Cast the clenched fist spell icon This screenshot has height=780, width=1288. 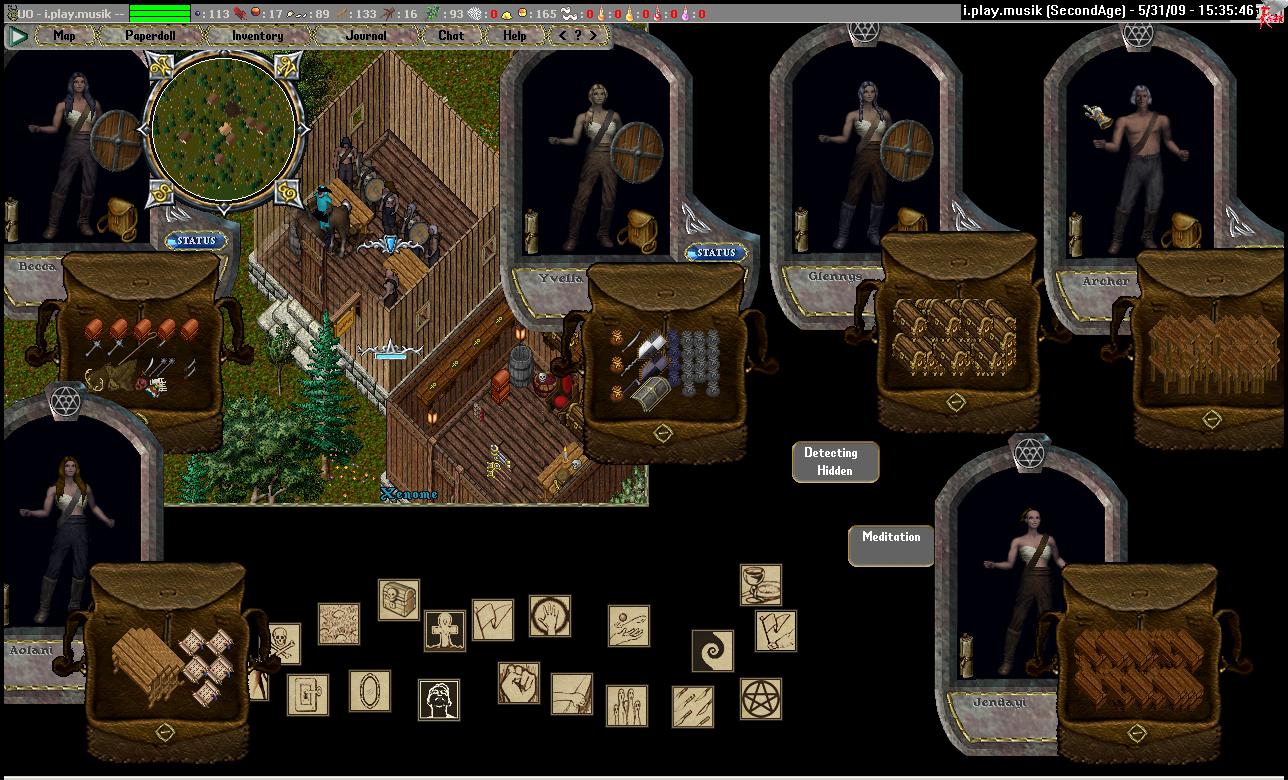pyautogui.click(x=519, y=682)
